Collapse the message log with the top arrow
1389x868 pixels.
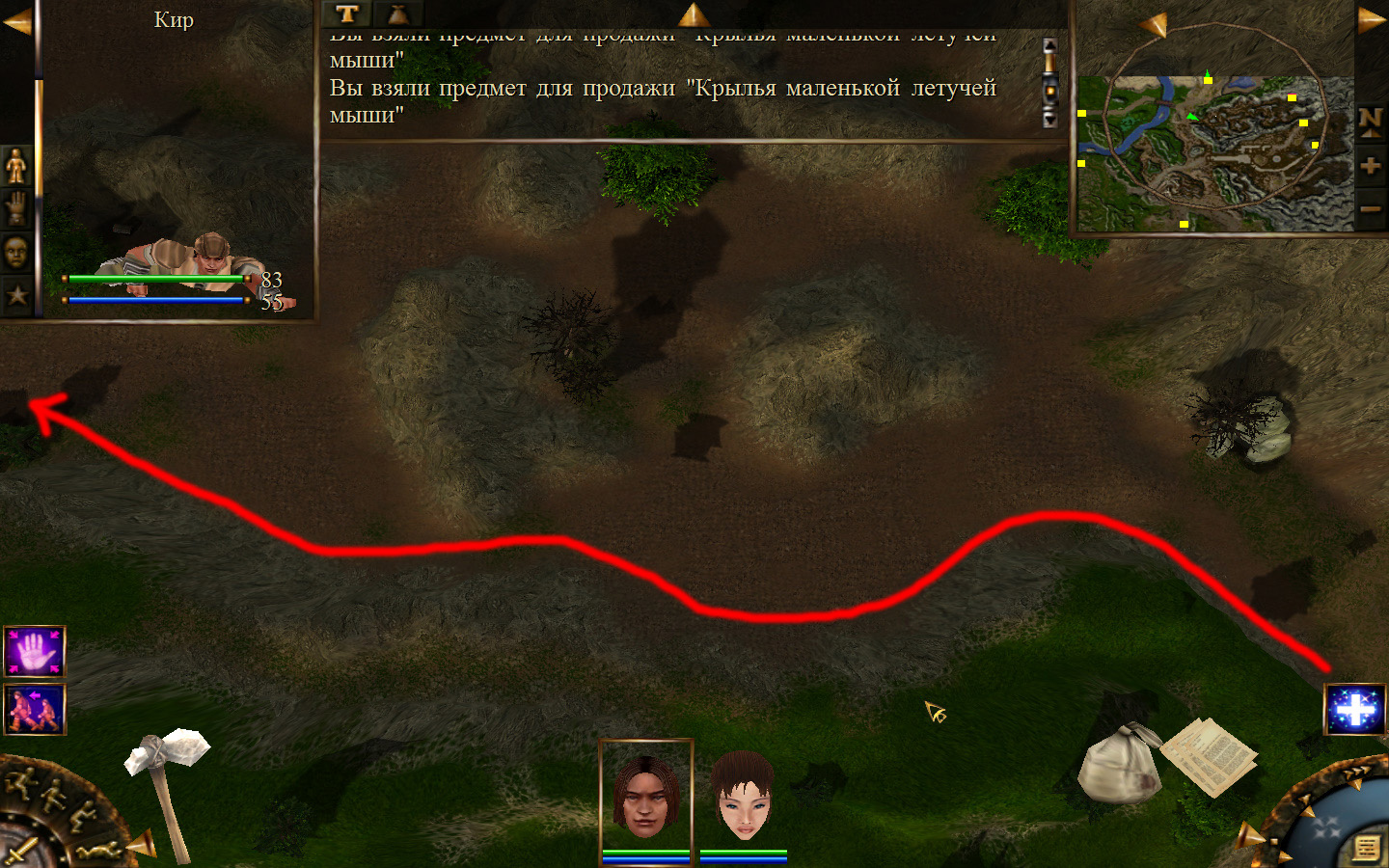(693, 14)
